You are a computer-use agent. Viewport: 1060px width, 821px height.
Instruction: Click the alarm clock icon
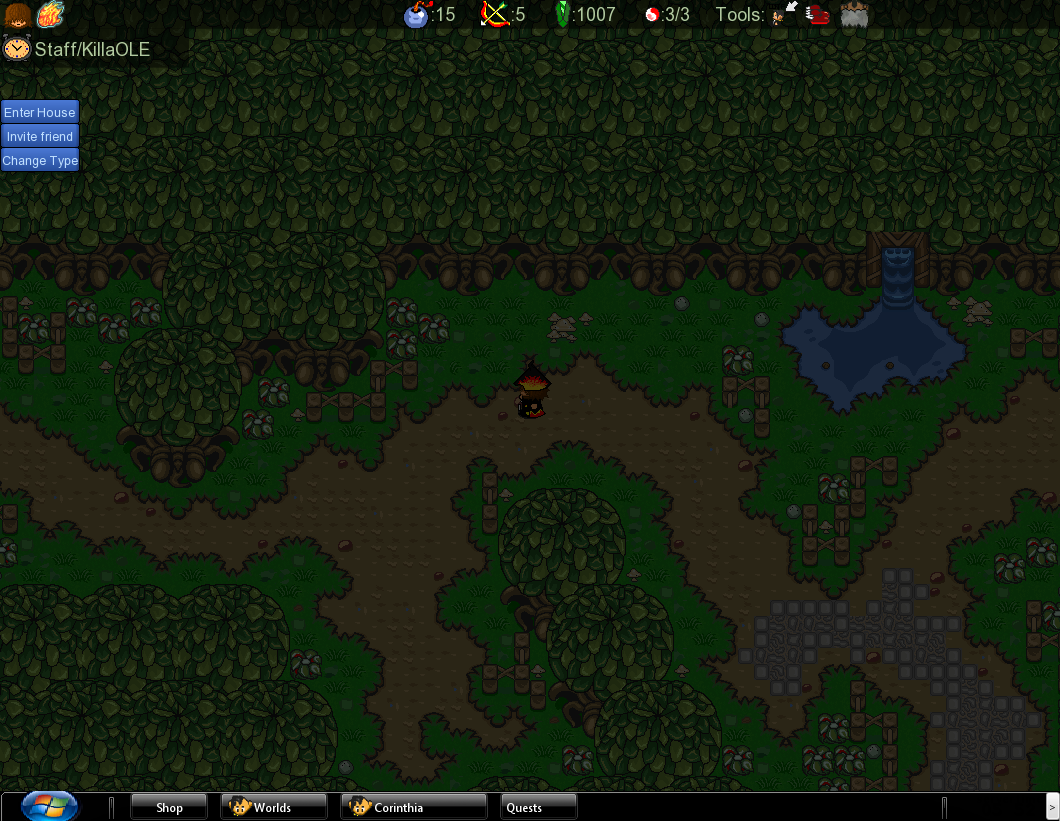(x=16, y=48)
